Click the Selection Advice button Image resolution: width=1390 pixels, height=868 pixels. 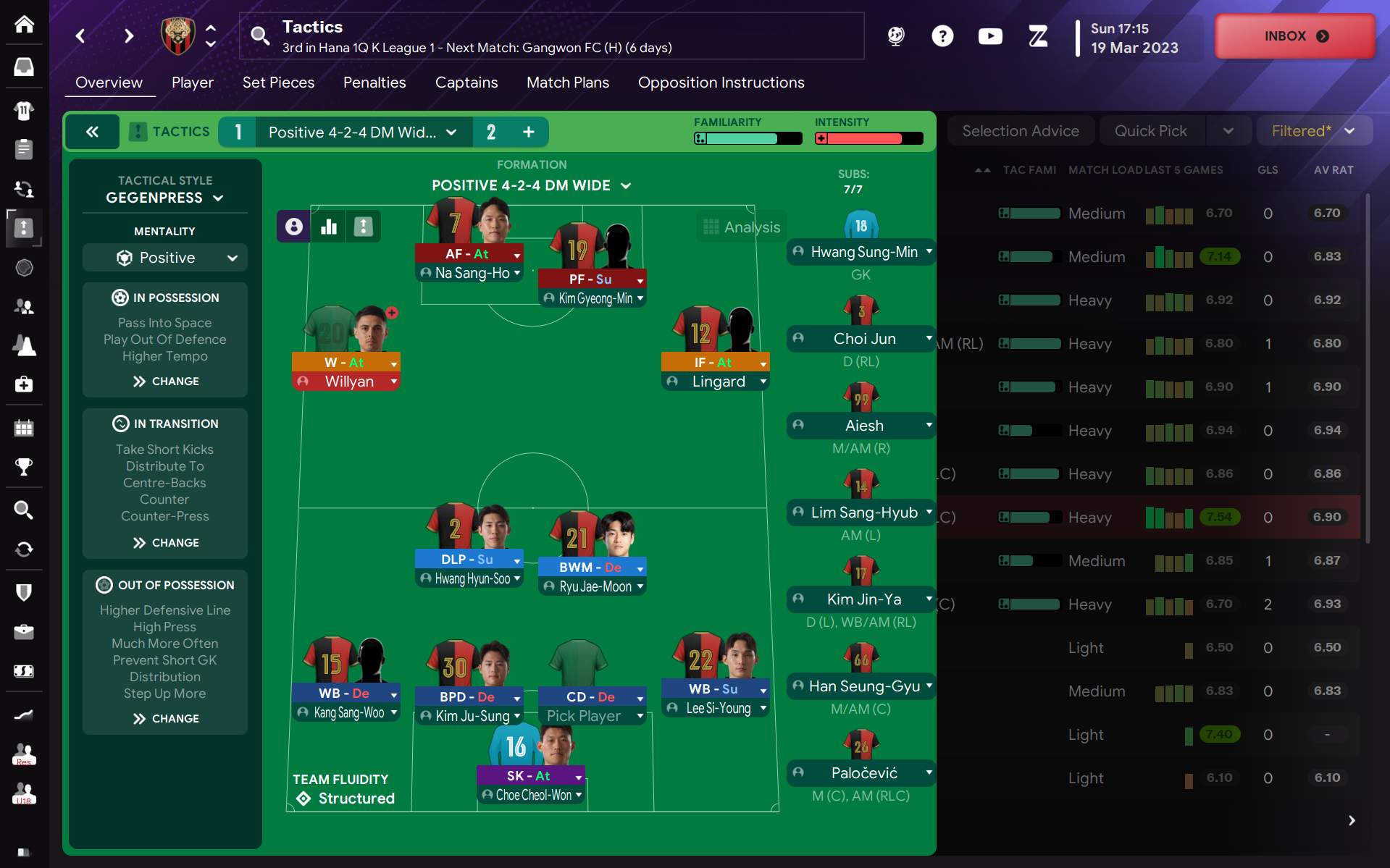point(1021,130)
